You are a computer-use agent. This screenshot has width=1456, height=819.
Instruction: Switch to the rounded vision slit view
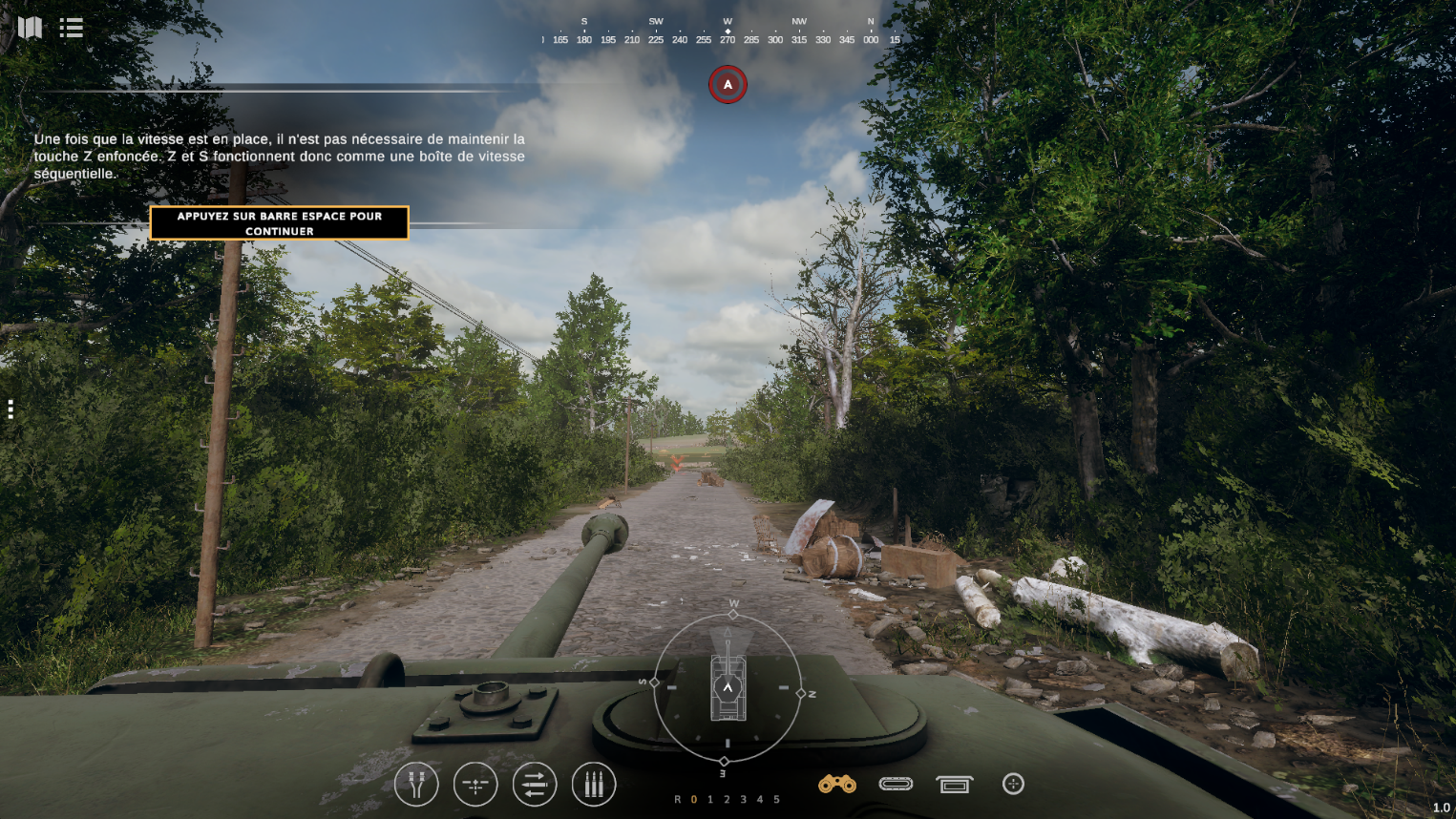pos(896,784)
